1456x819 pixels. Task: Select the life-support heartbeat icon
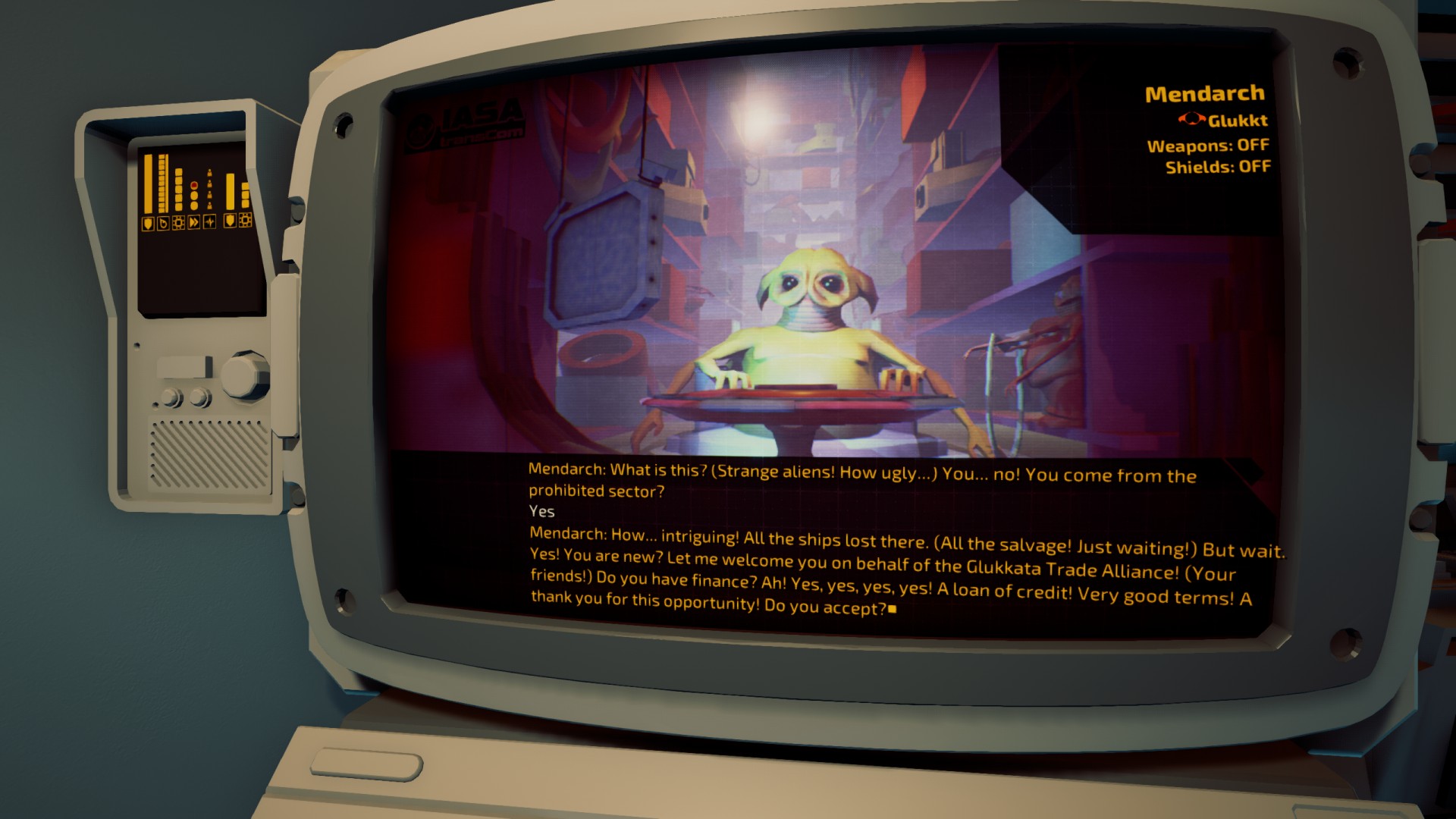[209, 223]
